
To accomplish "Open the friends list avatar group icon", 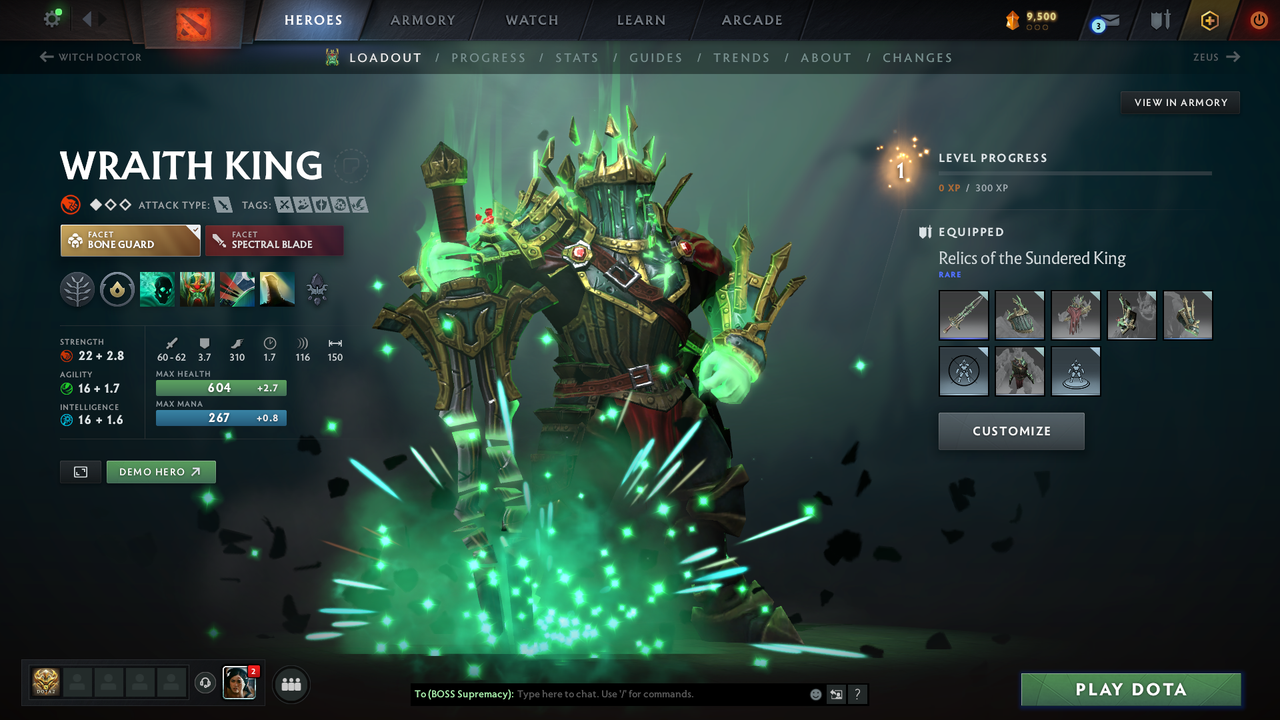I will [290, 684].
